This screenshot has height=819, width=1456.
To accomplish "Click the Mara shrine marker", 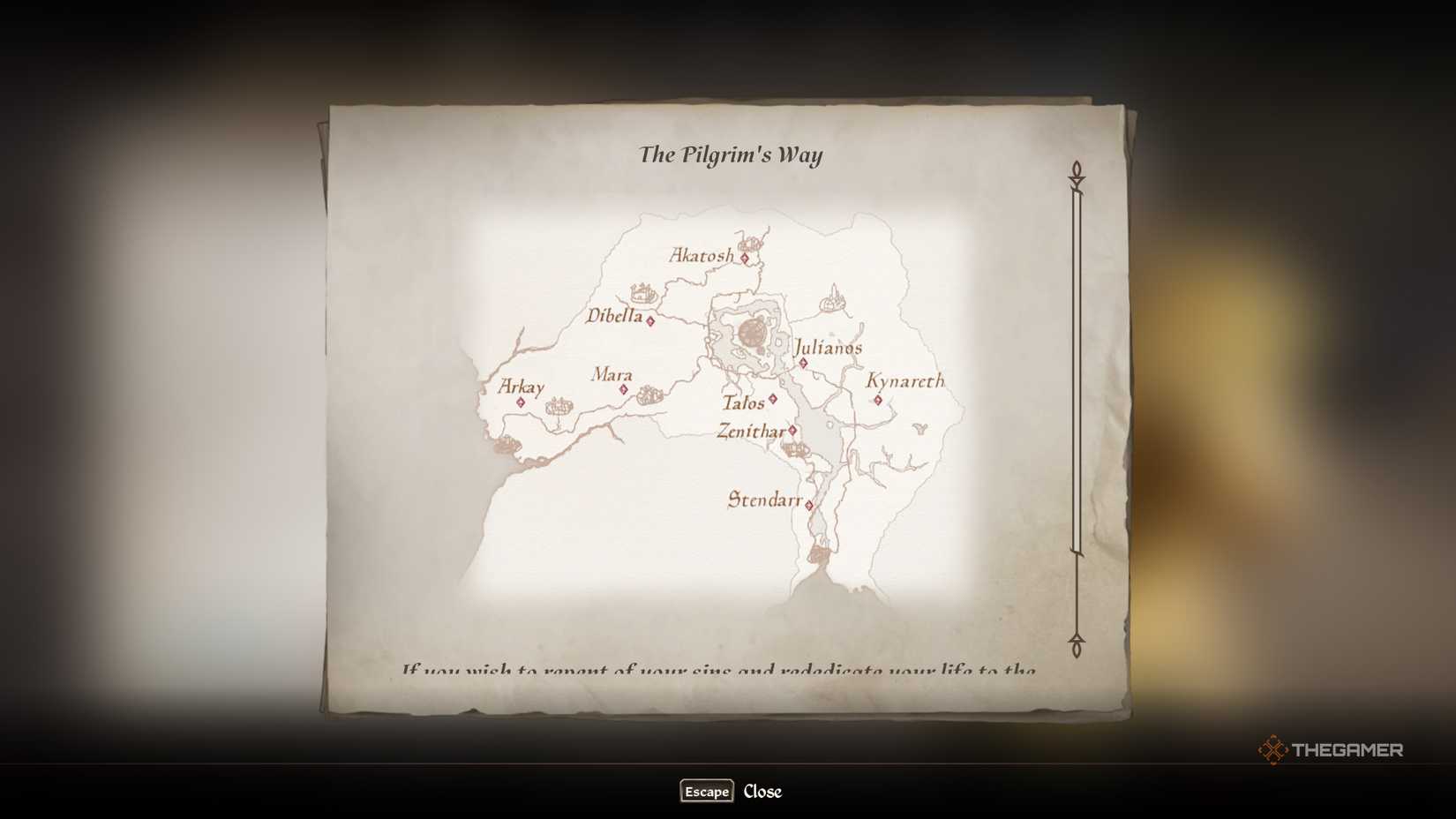I will click(x=623, y=389).
